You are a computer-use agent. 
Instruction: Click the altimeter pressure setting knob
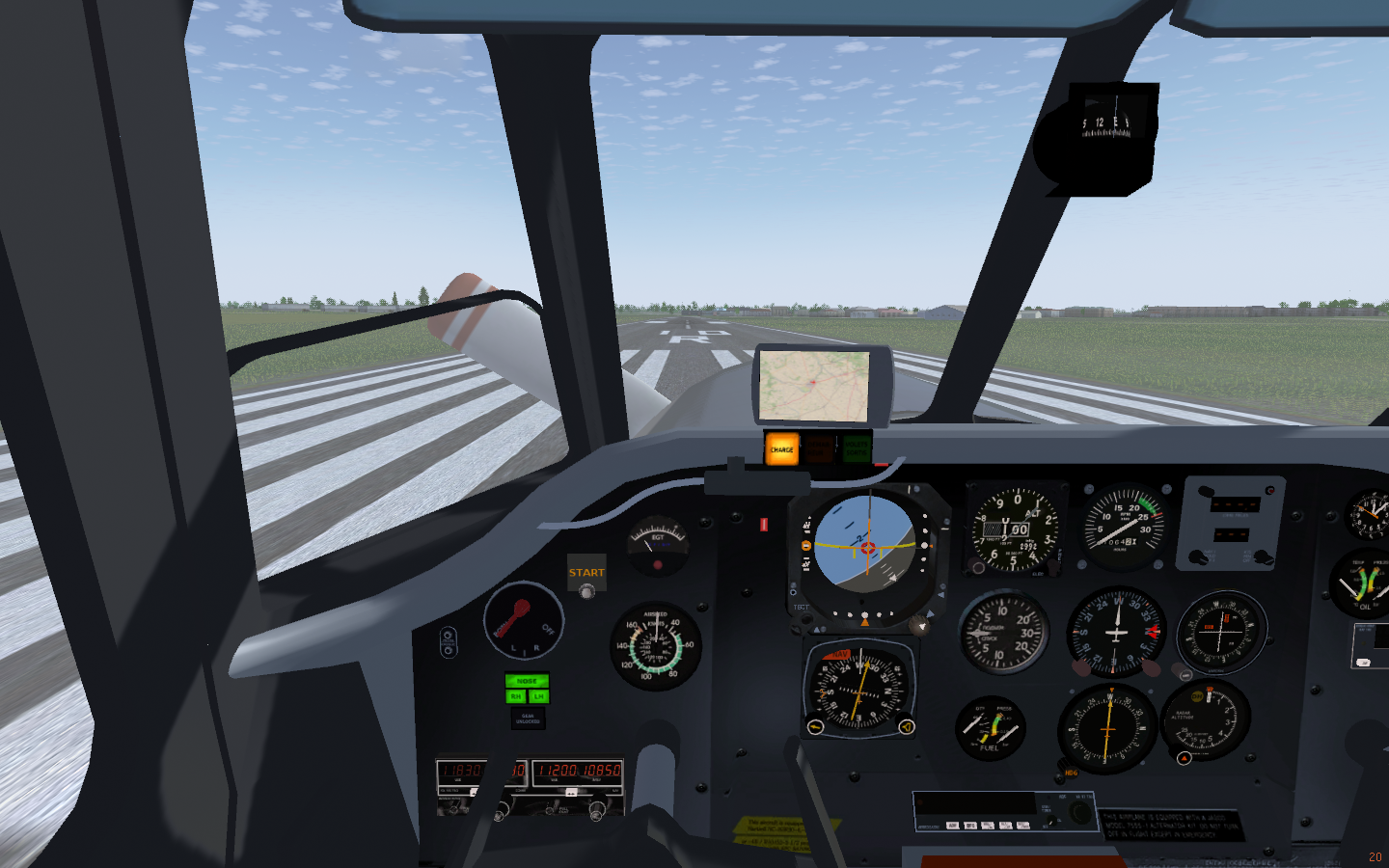click(x=976, y=569)
